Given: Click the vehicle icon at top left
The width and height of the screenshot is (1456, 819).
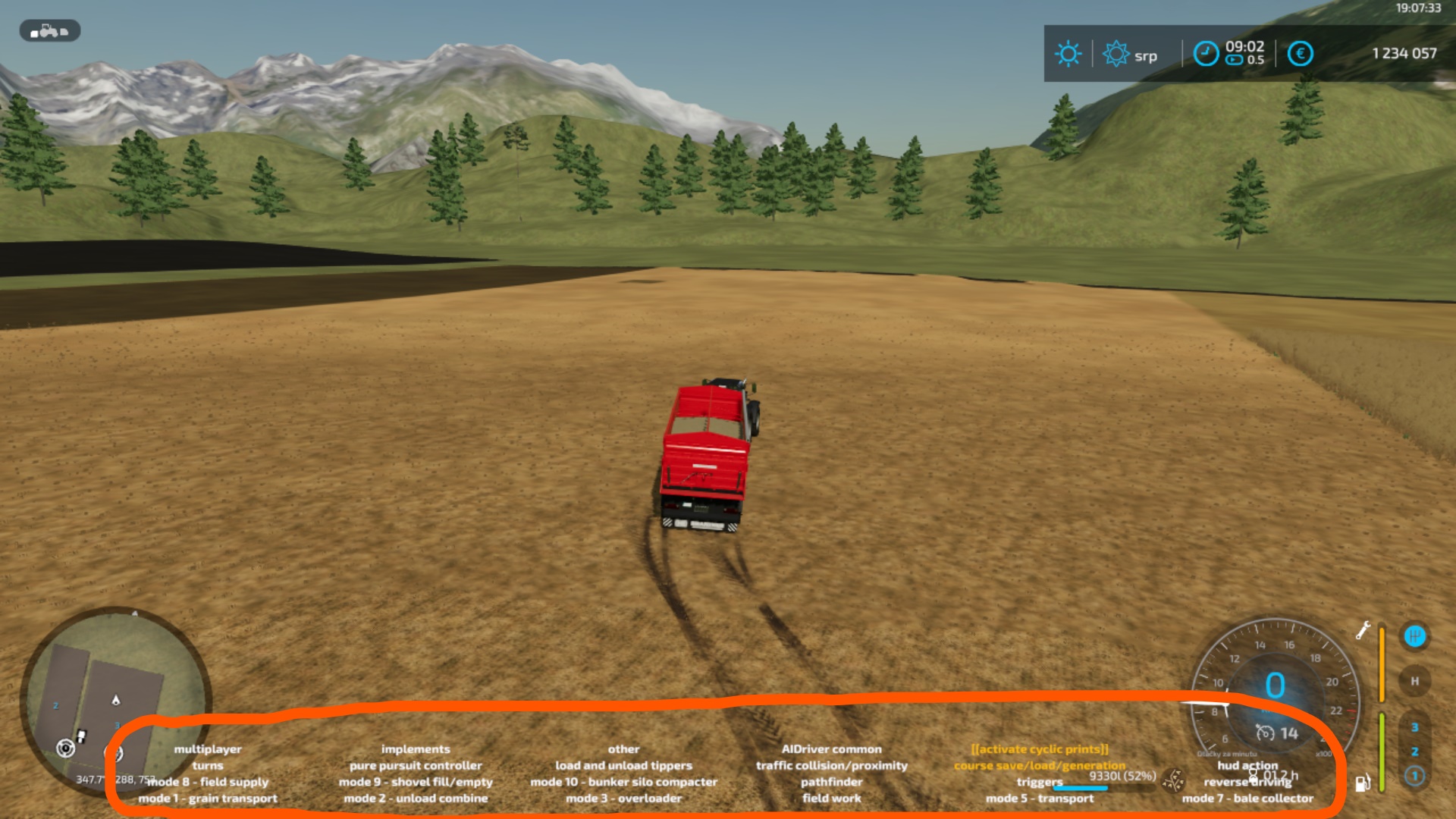Looking at the screenshot, I should [49, 31].
